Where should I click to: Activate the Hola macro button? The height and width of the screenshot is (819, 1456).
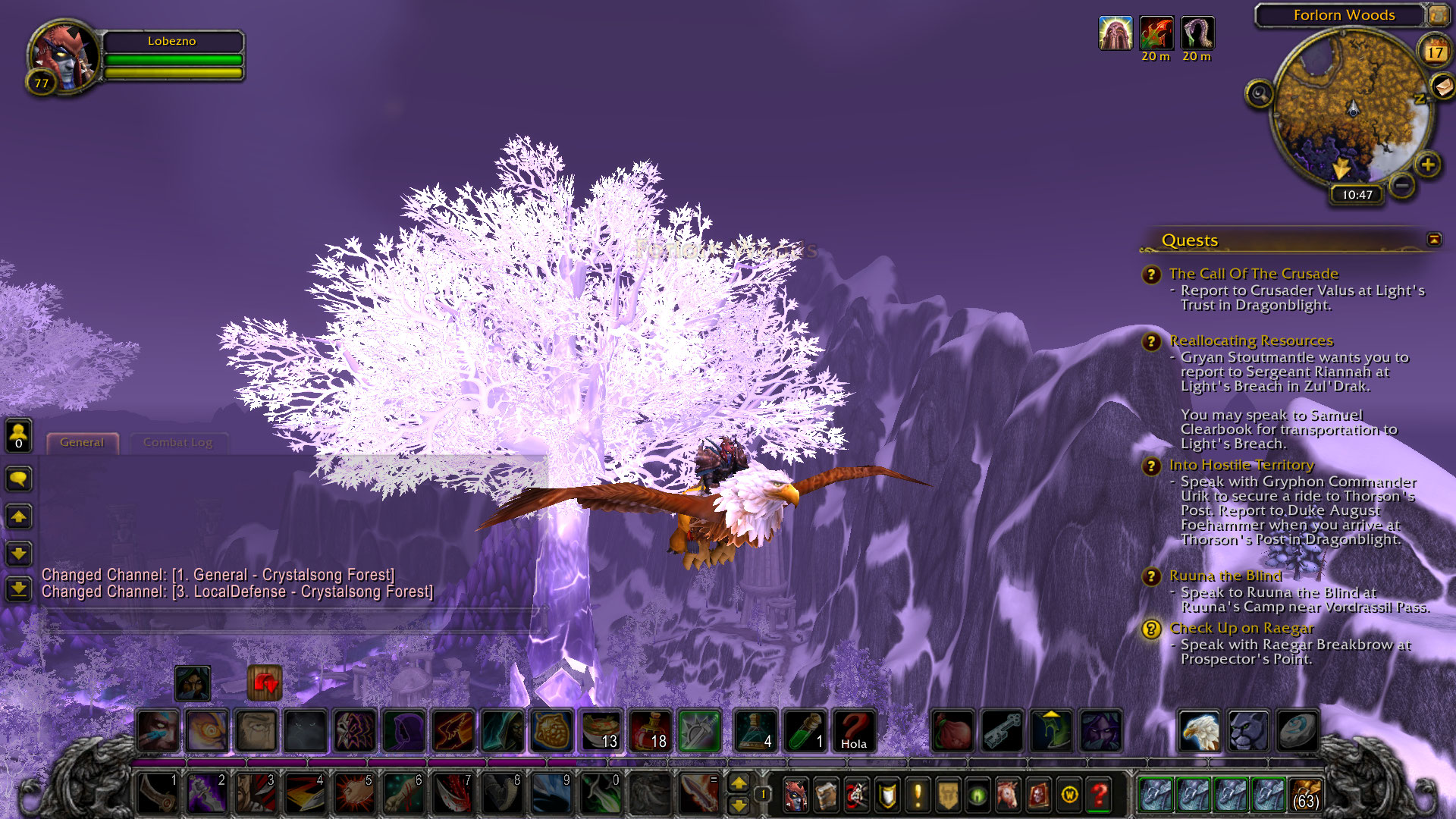(x=854, y=731)
